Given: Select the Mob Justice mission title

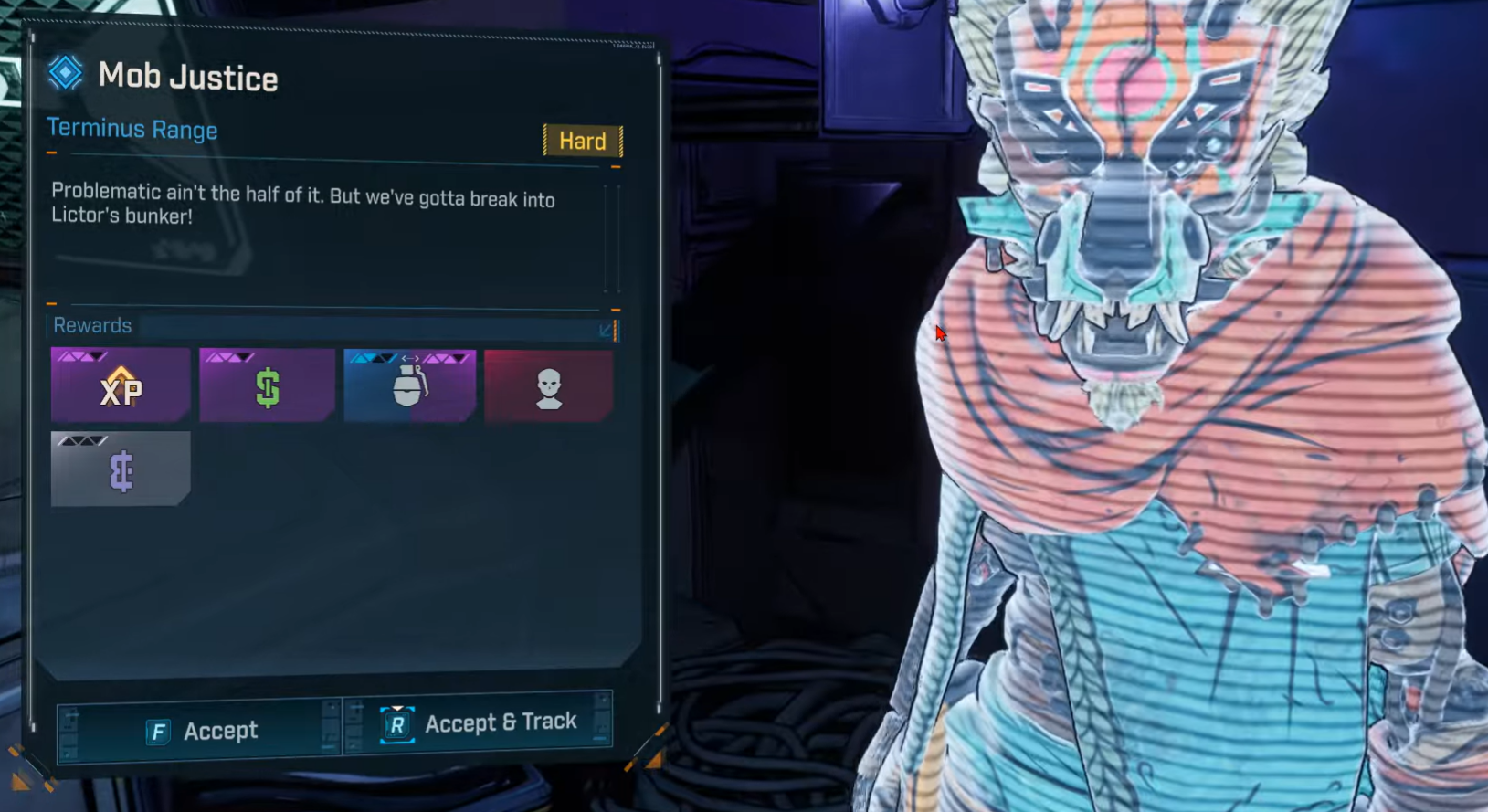Looking at the screenshot, I should click(186, 77).
